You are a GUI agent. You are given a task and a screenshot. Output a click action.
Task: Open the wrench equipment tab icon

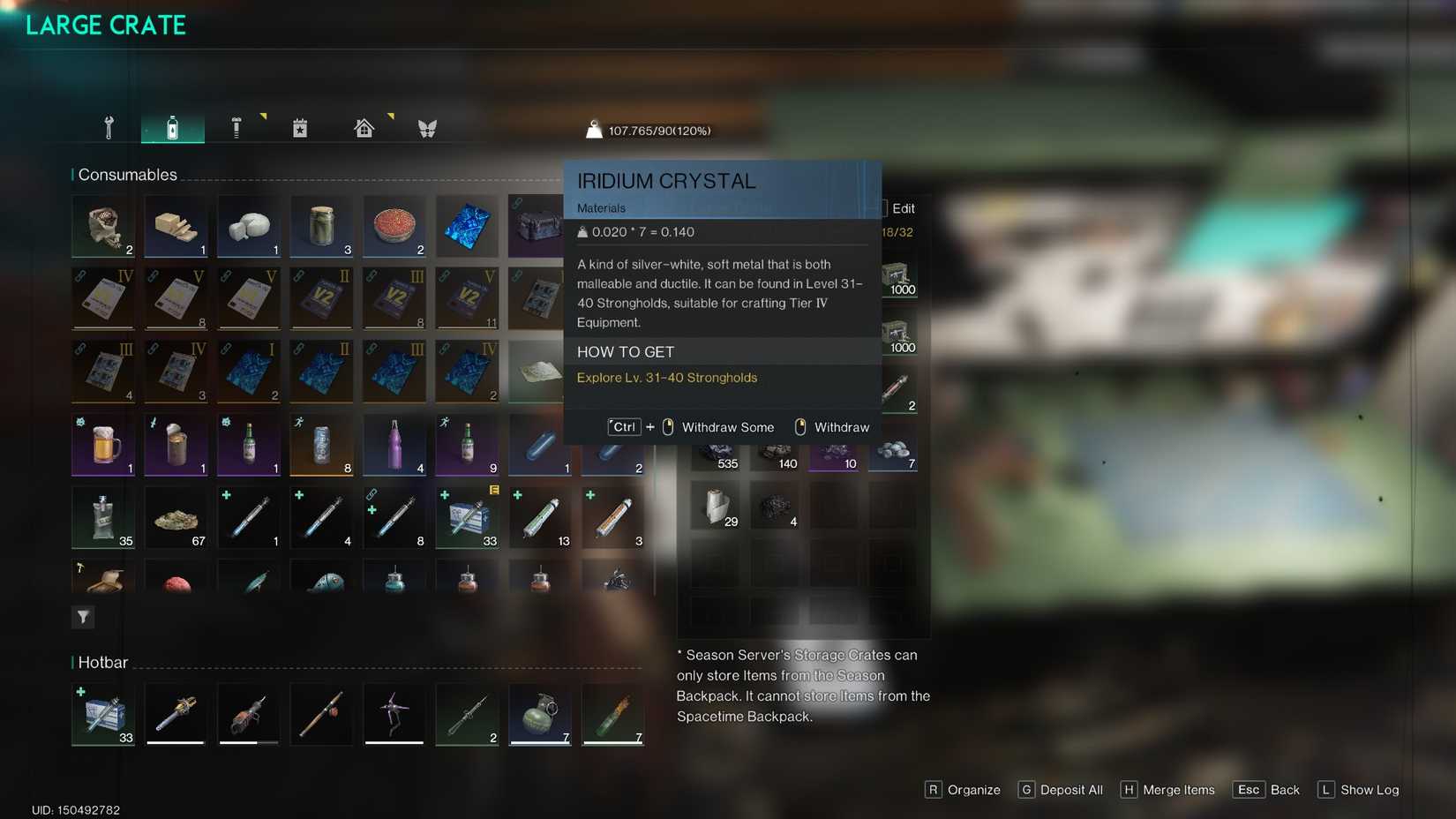coord(108,126)
